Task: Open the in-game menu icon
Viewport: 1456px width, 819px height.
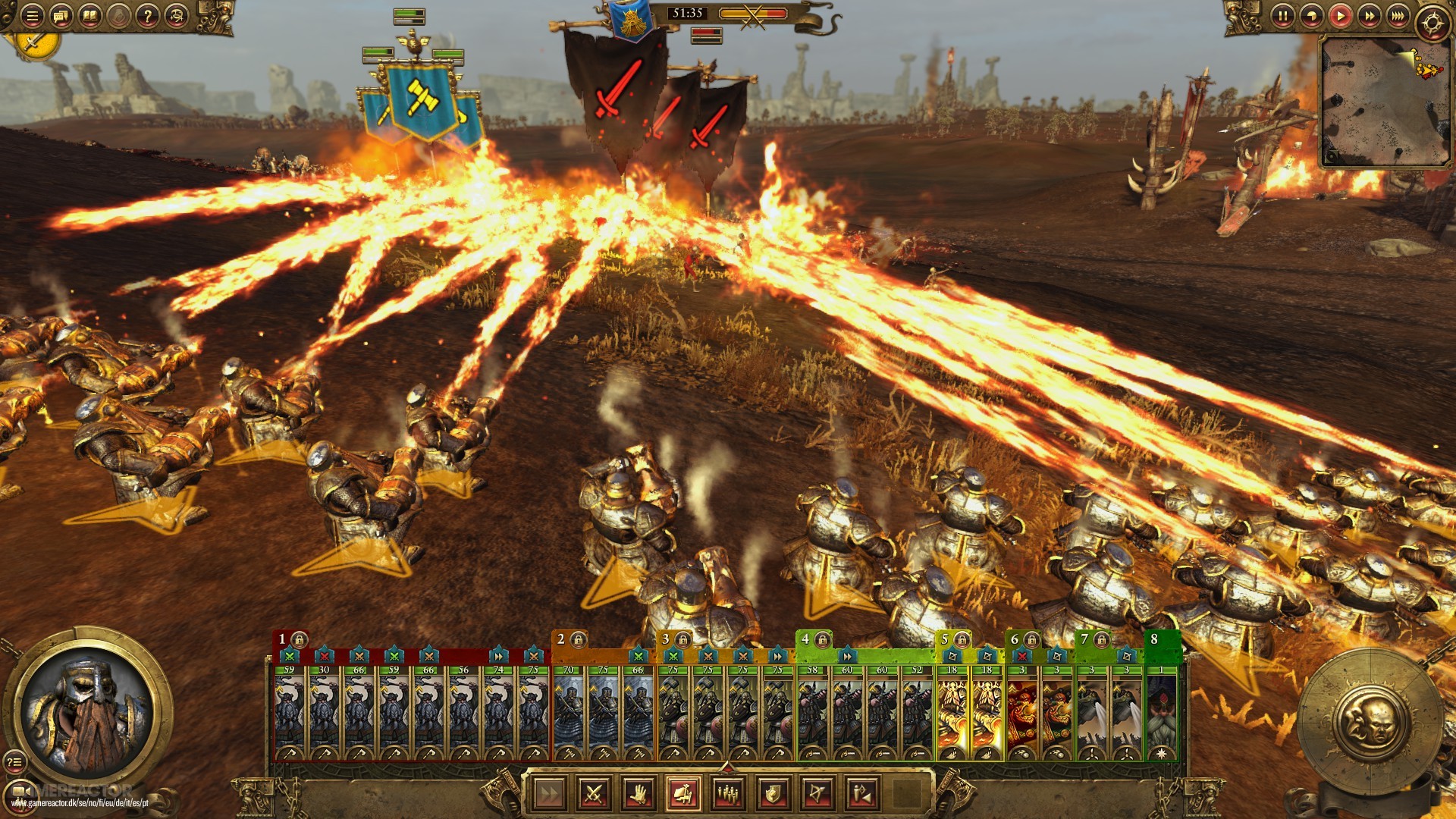Action: pos(32,16)
